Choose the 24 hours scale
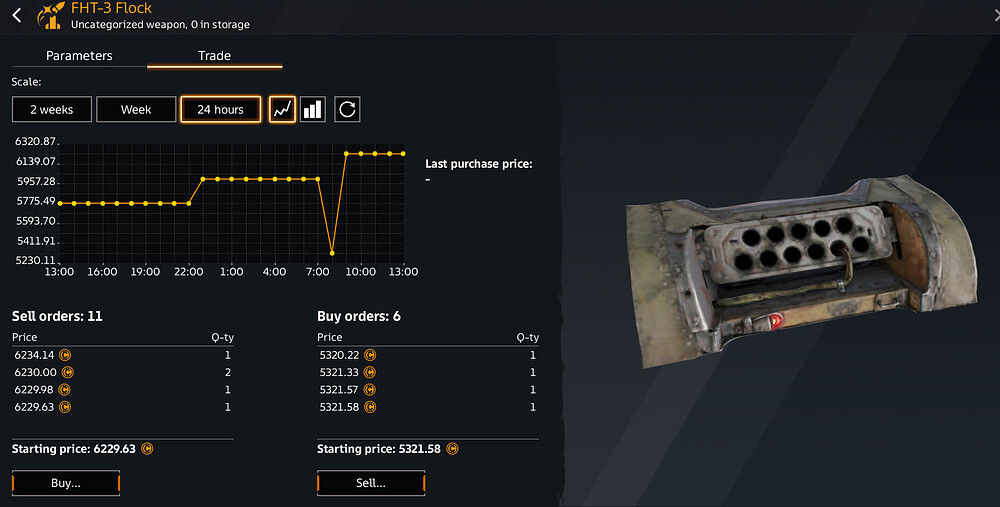Screen dimensions: 1000x507 point(220,109)
